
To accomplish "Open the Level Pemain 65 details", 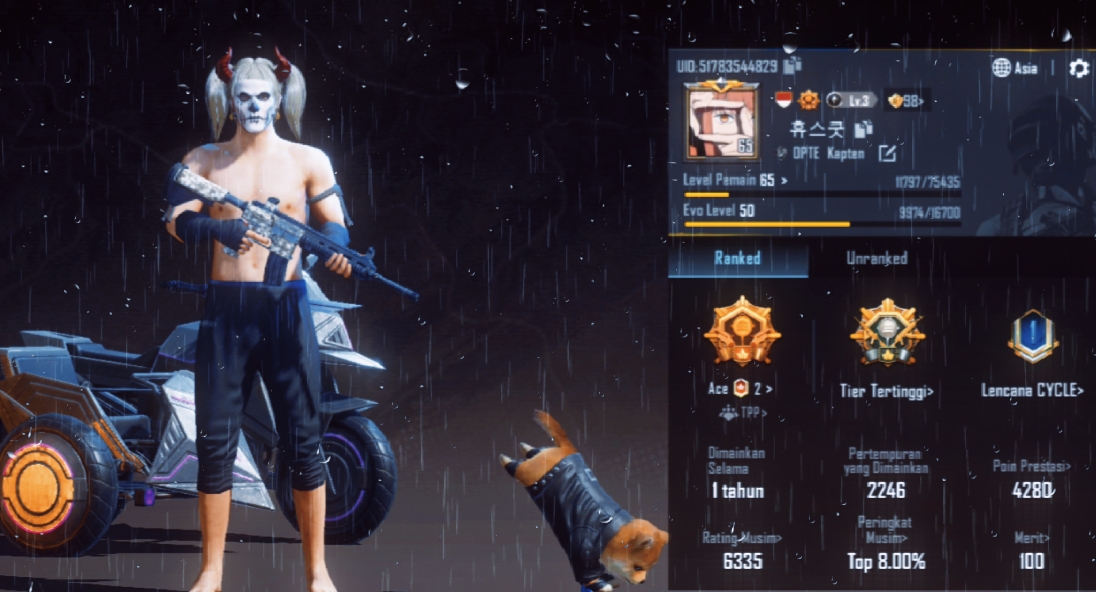I will coord(735,181).
